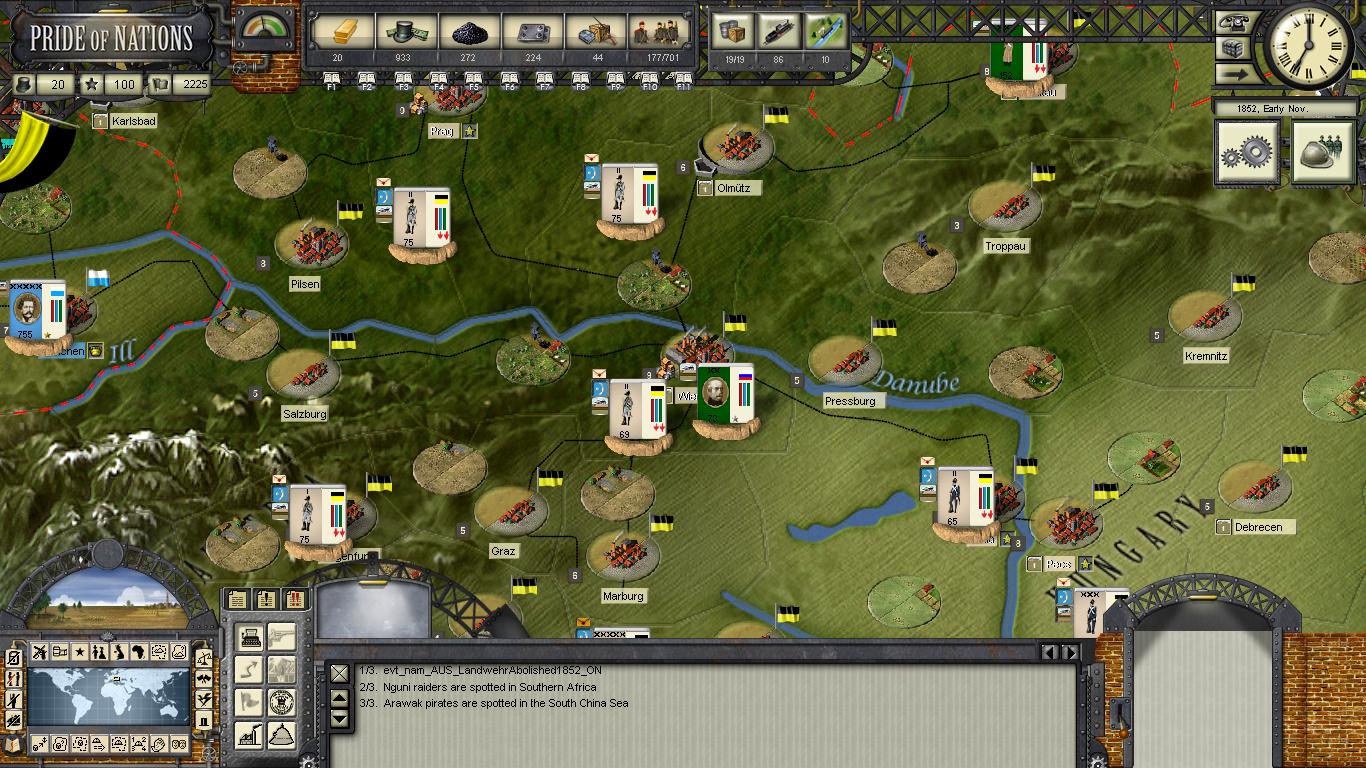Screen dimensions: 1366x768
Task: Open the F11 ledger book
Action: 684,80
